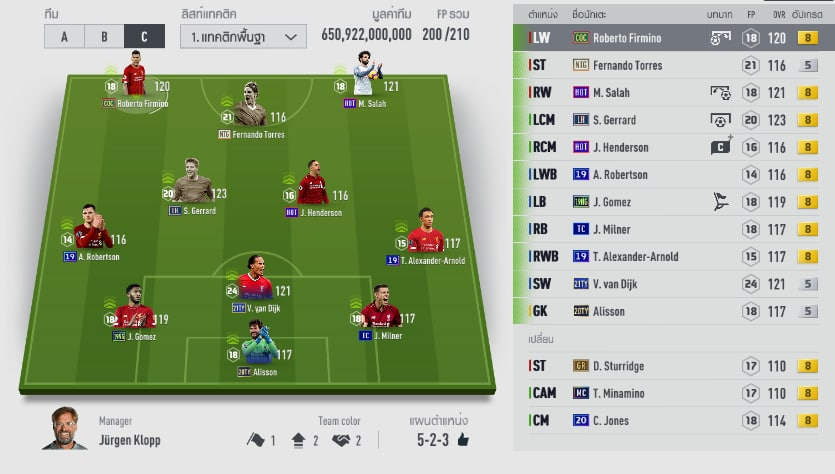Screen dimensions: 835x474
Task: Select M. Salah's card on the pitch
Action: [364, 84]
